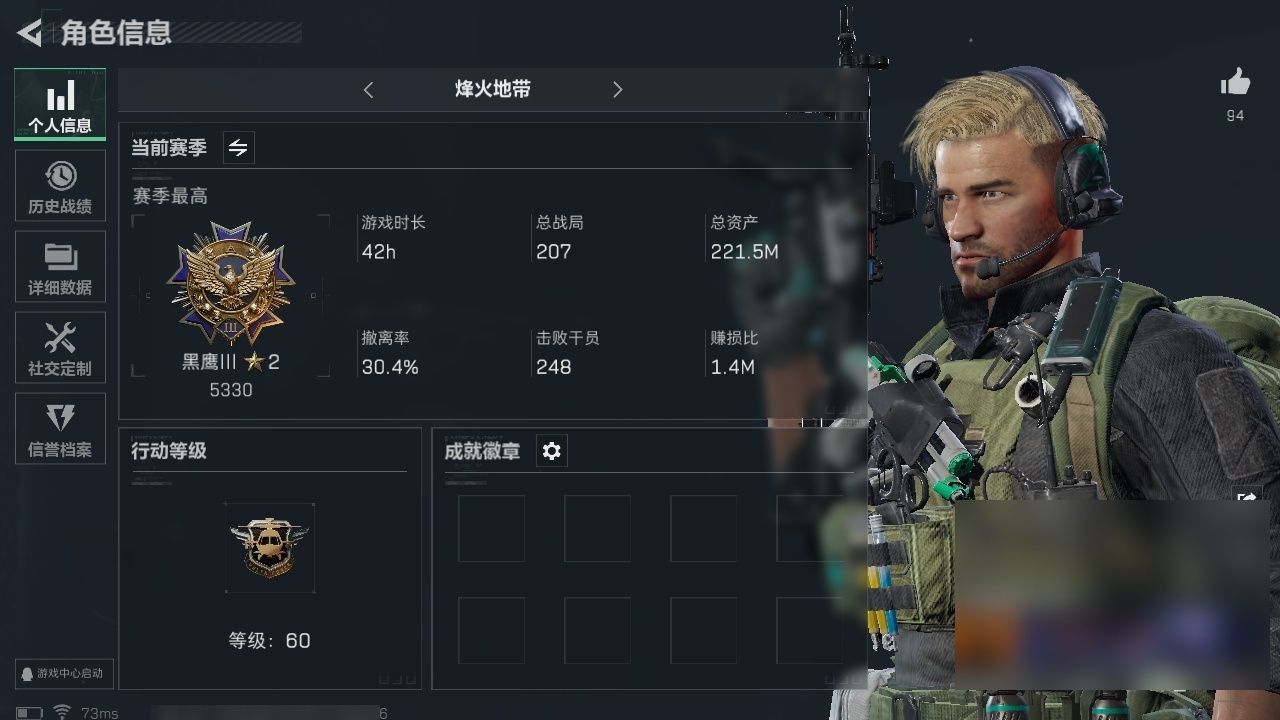View the 信誉档案 tab
The width and height of the screenshot is (1280, 720).
(60, 429)
